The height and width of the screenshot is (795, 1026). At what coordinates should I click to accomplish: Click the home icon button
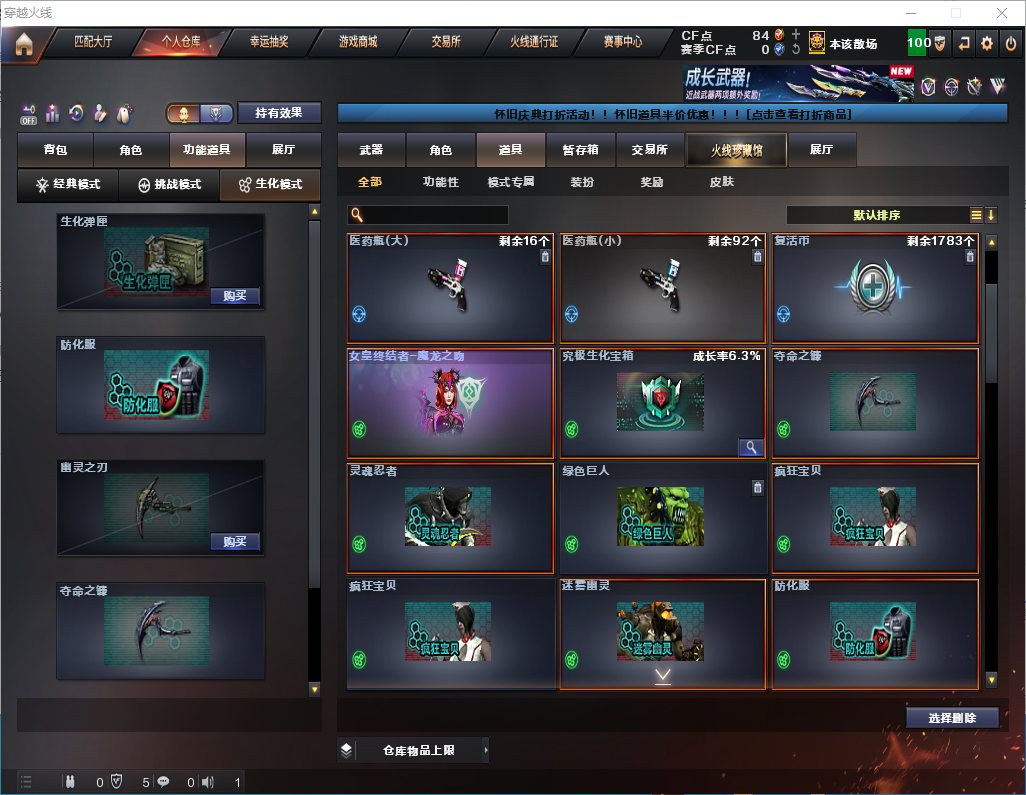pyautogui.click(x=23, y=44)
